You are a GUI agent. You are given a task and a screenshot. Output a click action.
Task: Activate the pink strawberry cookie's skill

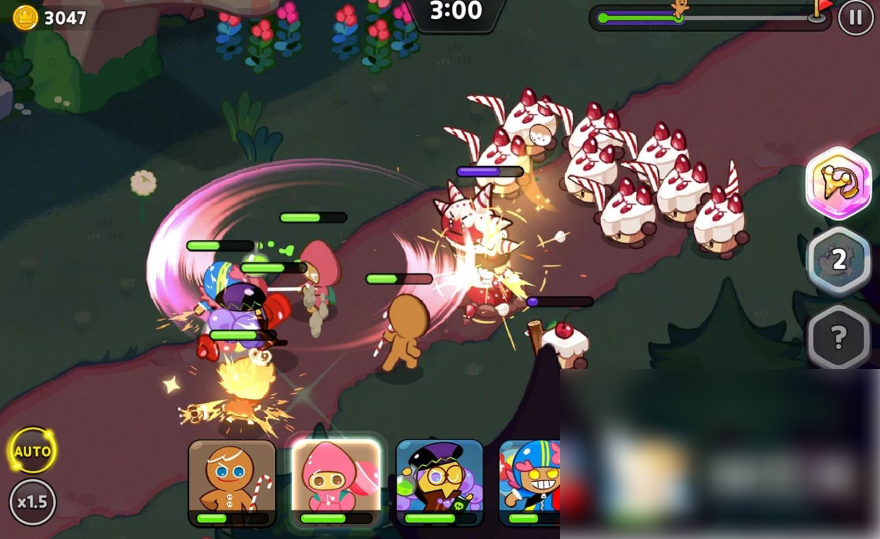tap(336, 482)
